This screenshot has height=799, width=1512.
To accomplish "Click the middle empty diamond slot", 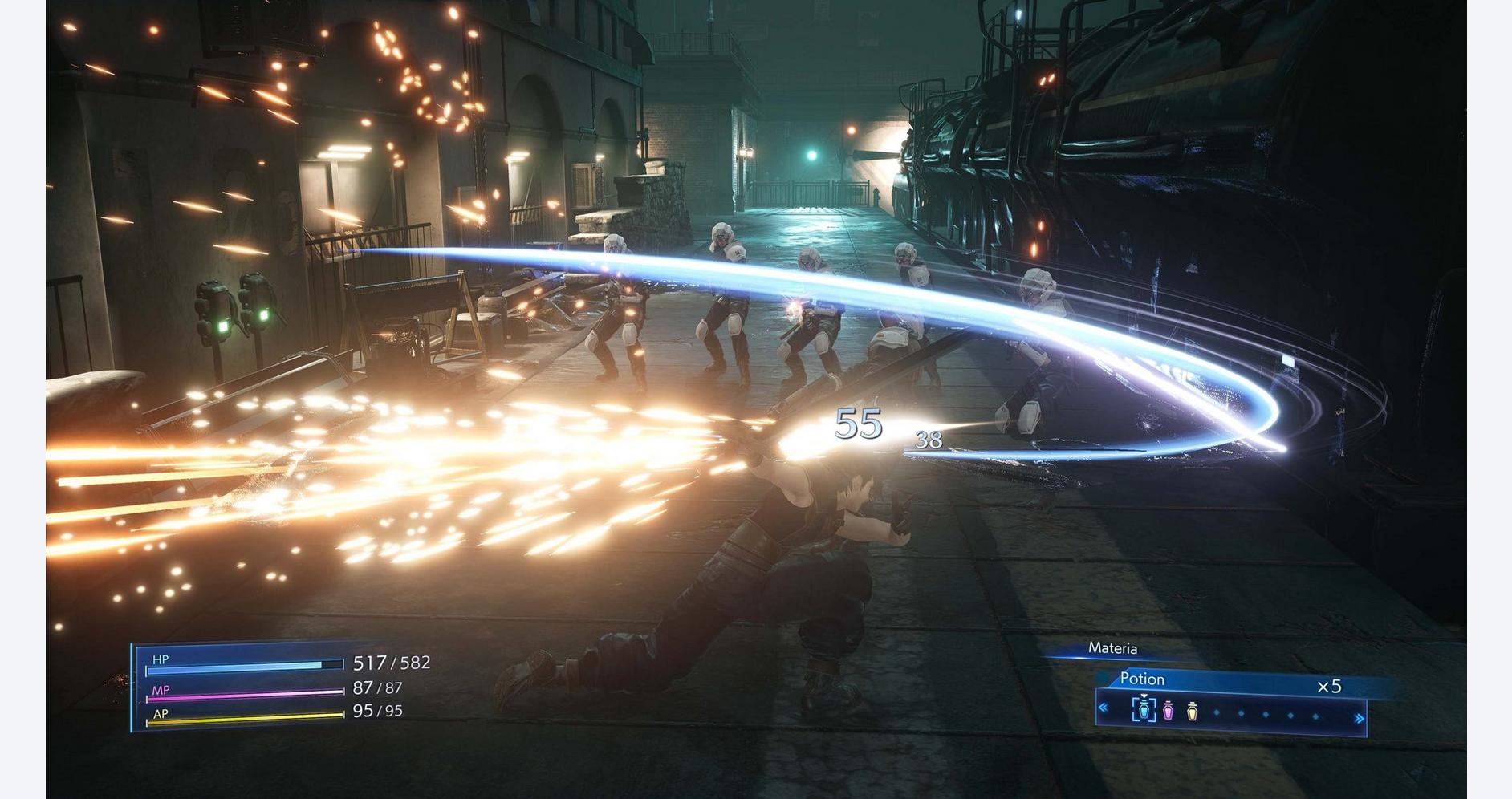I will click(x=1265, y=713).
